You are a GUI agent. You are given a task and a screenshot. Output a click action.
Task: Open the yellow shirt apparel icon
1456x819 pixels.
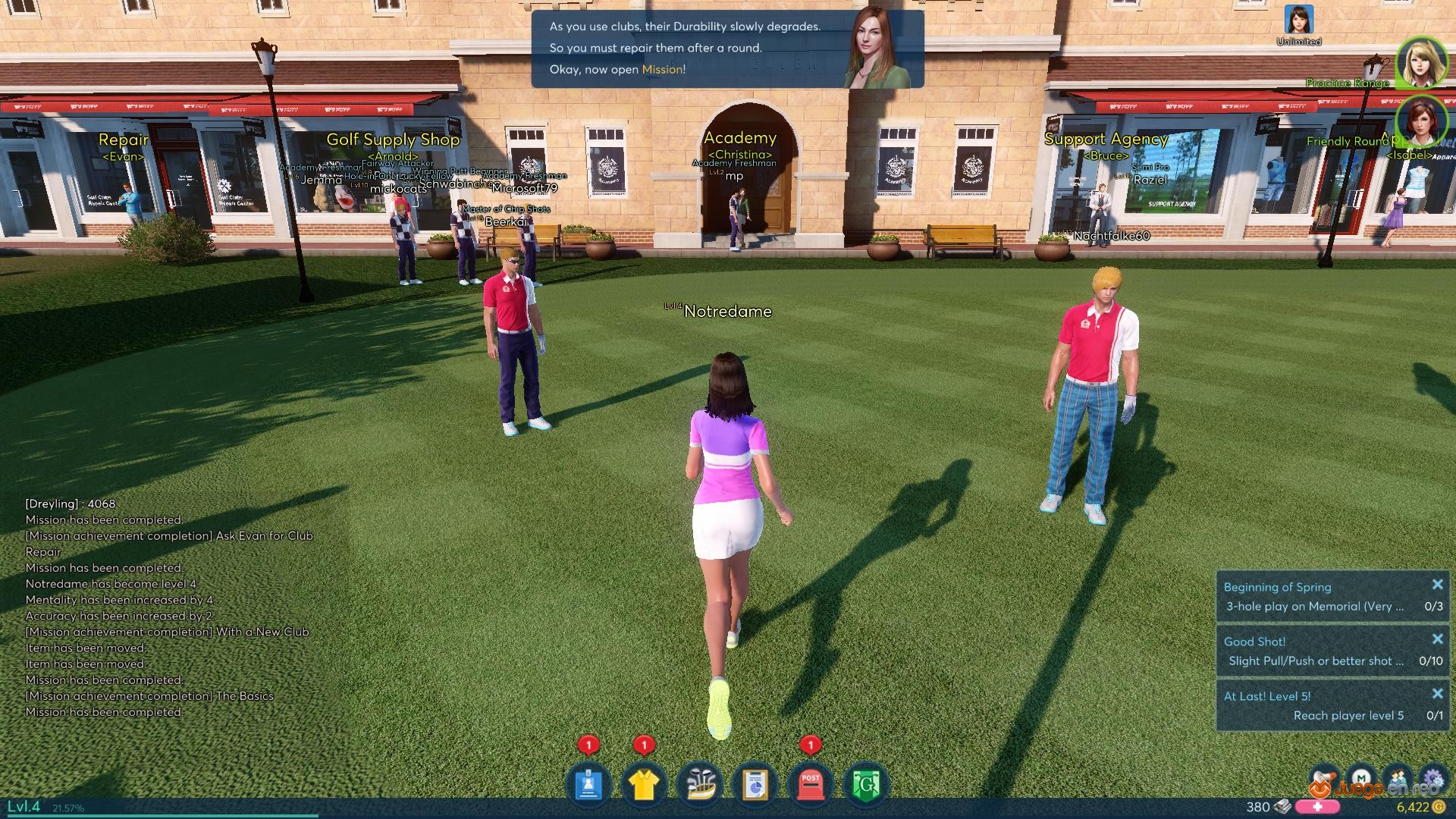pos(643,785)
